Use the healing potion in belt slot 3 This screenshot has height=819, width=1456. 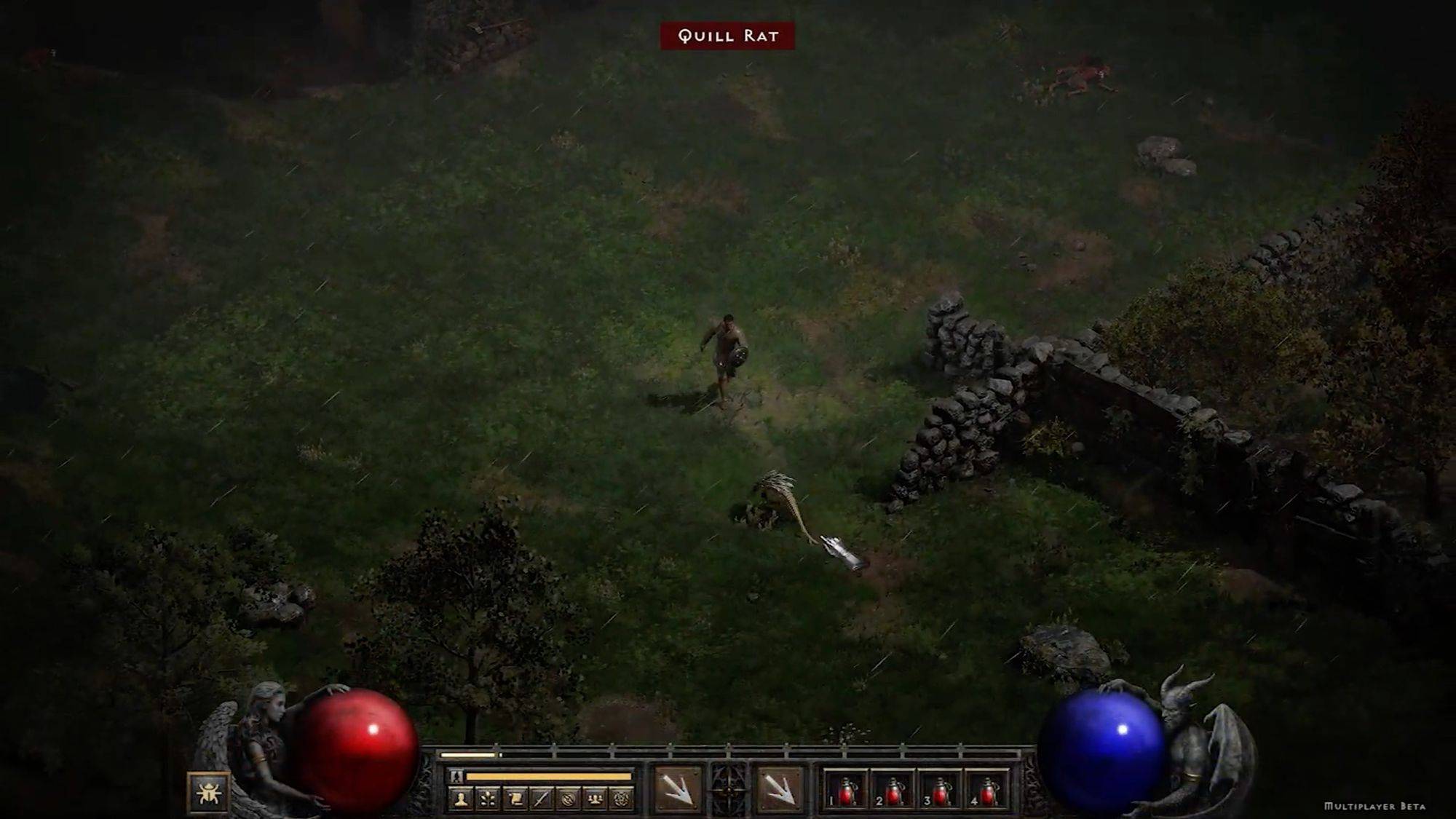click(x=941, y=791)
